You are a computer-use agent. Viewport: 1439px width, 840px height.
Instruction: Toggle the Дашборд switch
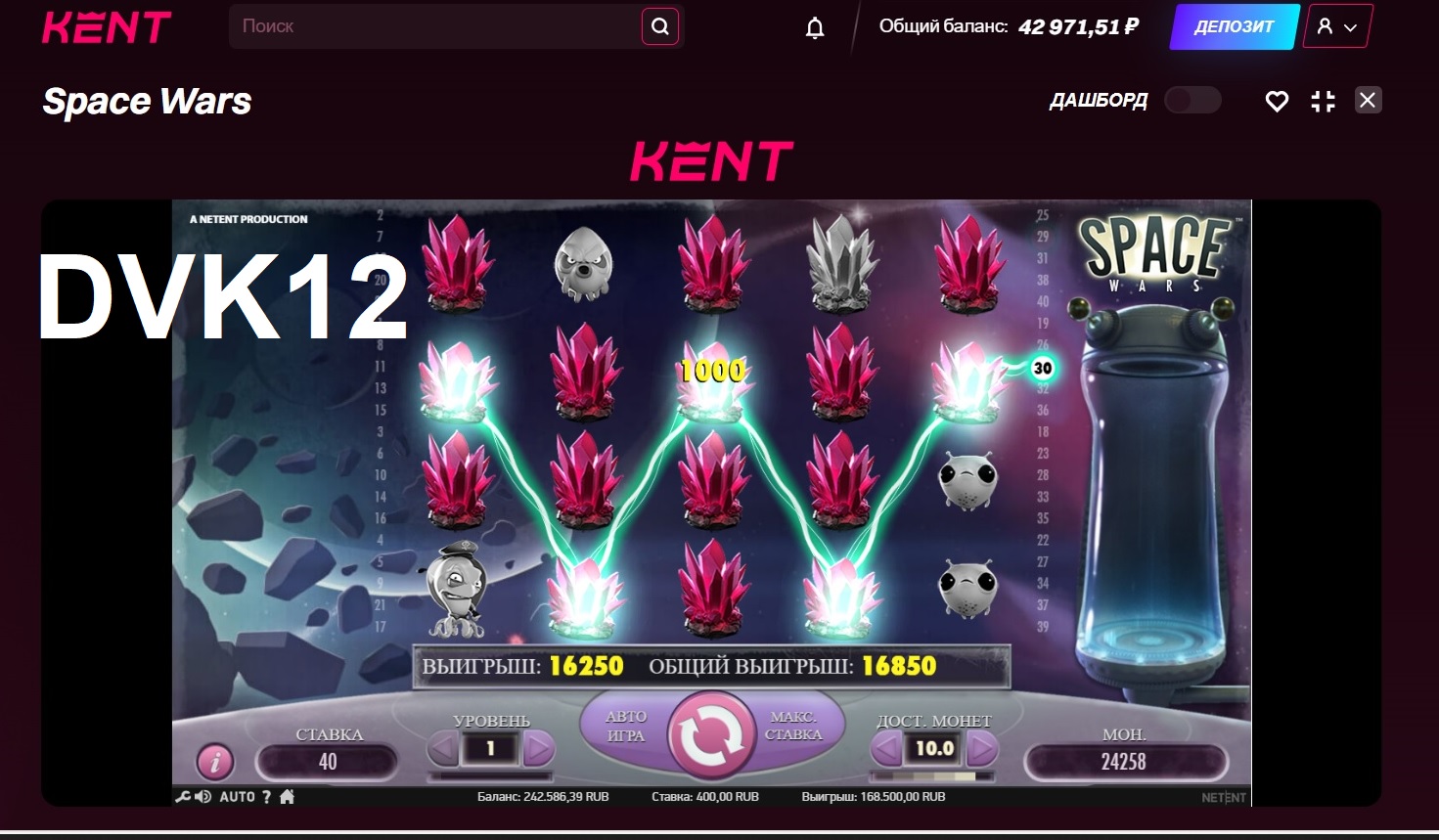coord(1192,100)
